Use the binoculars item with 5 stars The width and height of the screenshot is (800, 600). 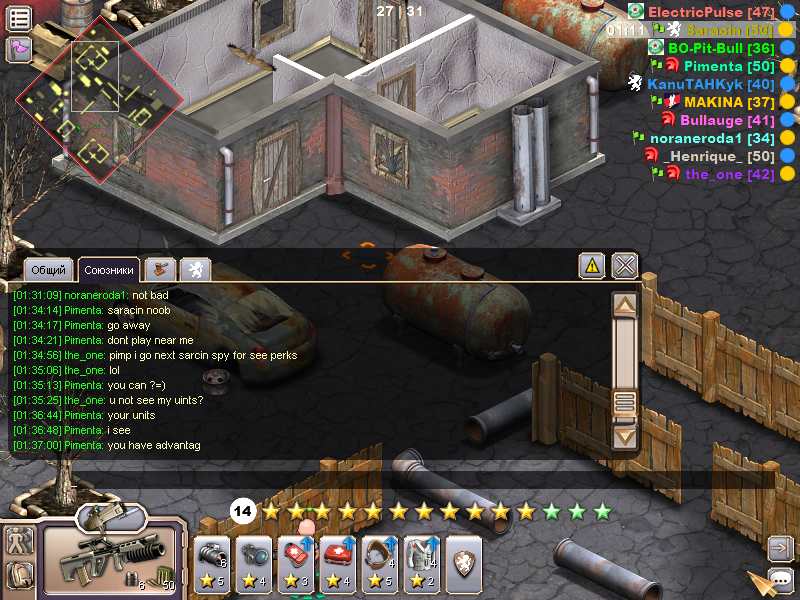pos(213,565)
